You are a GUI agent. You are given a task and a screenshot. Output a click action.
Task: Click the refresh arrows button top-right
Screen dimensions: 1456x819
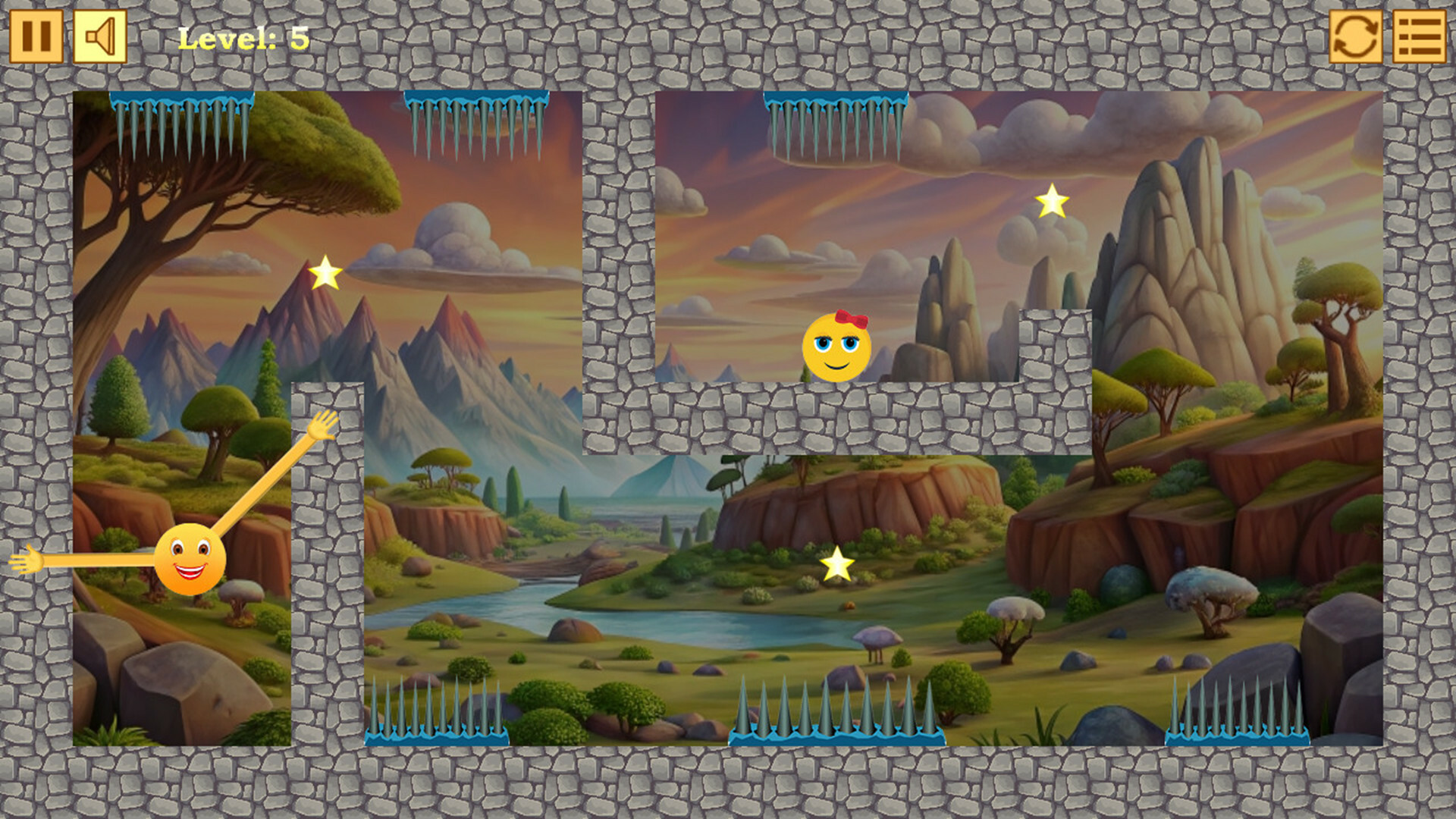pos(1357,36)
